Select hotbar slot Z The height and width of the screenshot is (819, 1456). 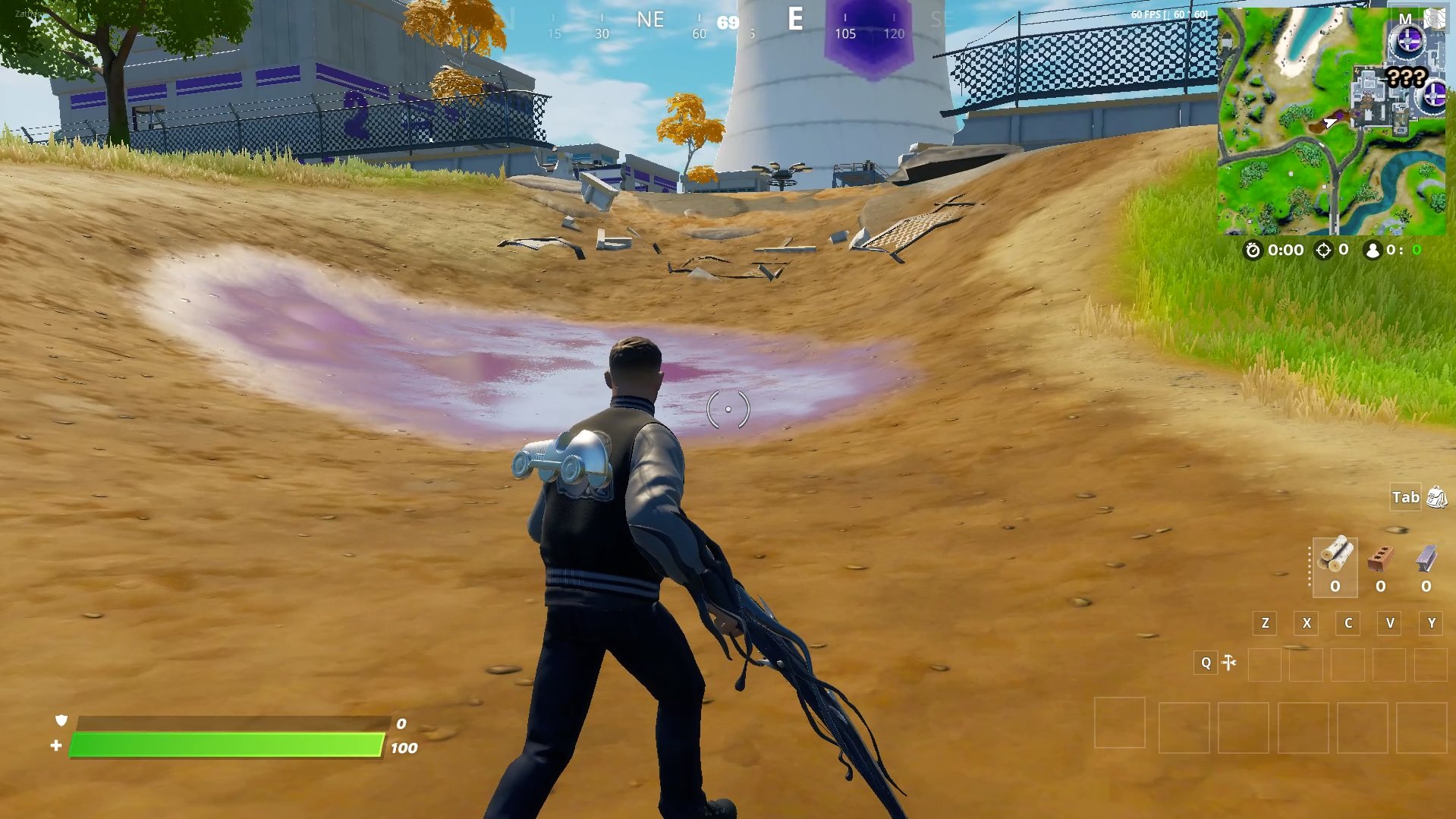pos(1264,623)
